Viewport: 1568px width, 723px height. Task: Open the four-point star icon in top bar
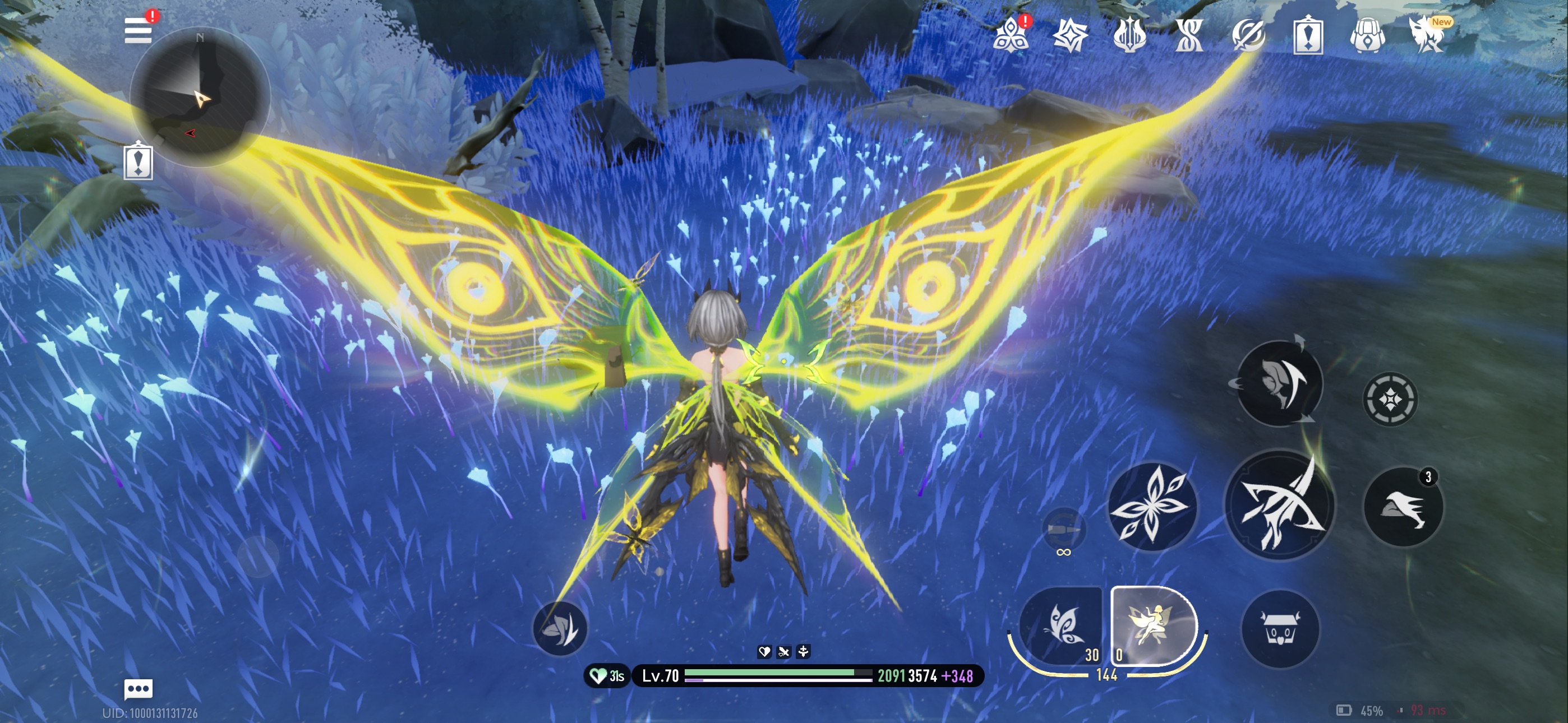[x=1069, y=35]
